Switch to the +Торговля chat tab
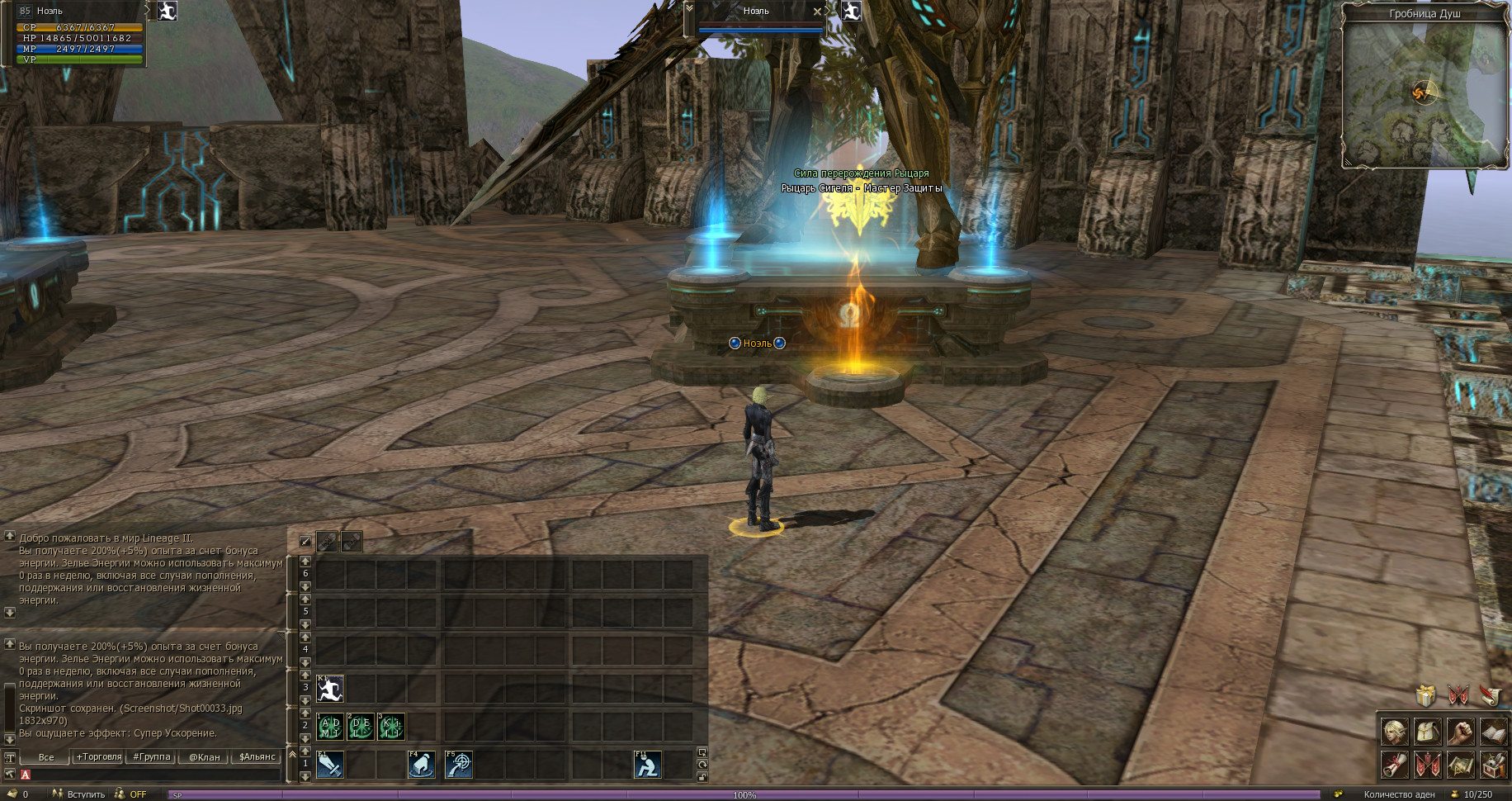The height and width of the screenshot is (801, 1512). (x=99, y=756)
